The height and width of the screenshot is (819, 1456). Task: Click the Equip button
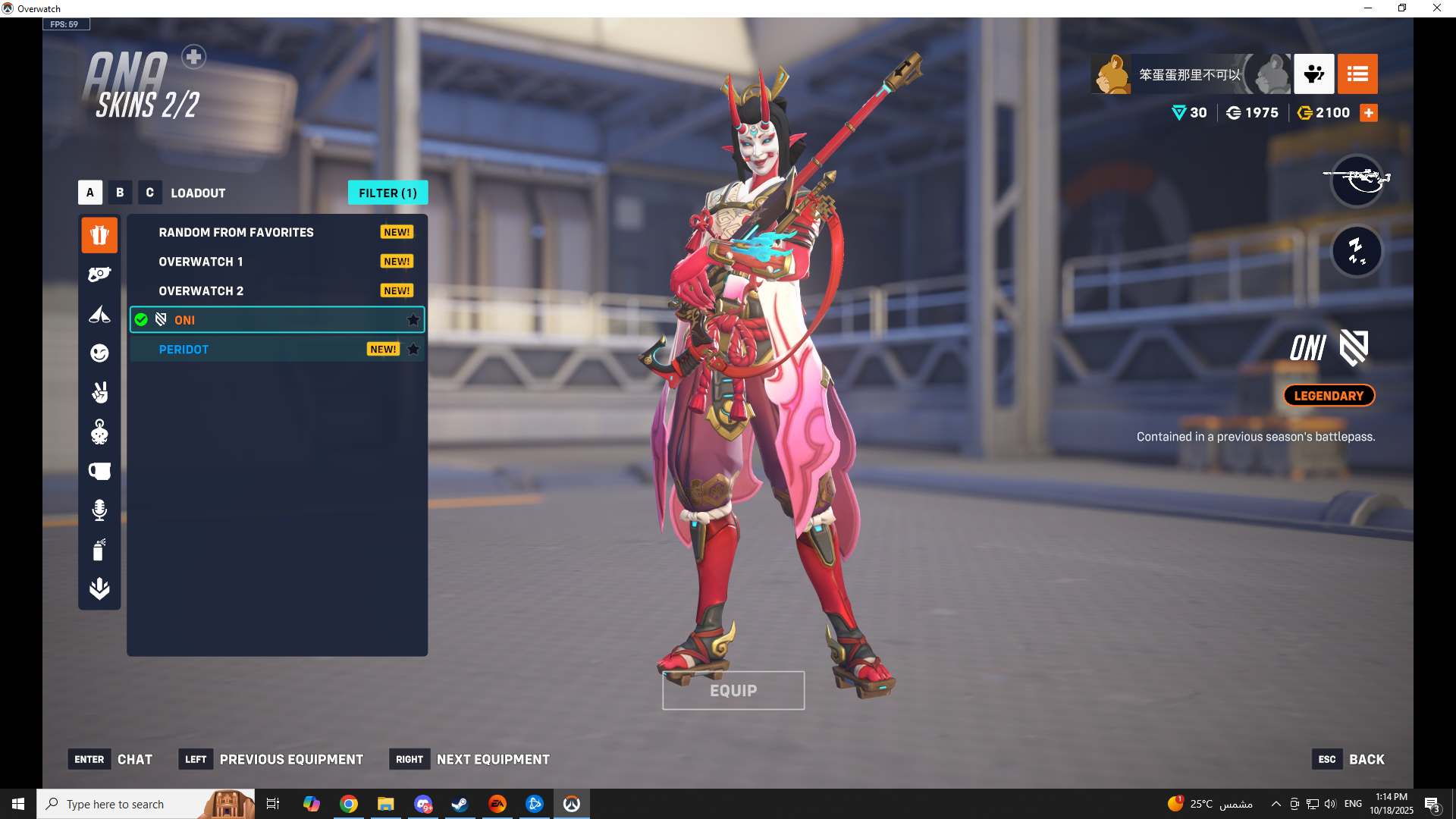733,690
